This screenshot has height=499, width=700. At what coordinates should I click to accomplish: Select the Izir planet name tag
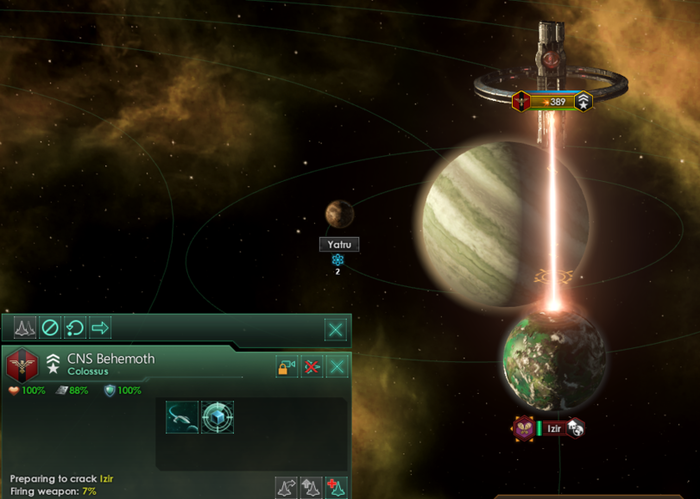tap(555, 428)
